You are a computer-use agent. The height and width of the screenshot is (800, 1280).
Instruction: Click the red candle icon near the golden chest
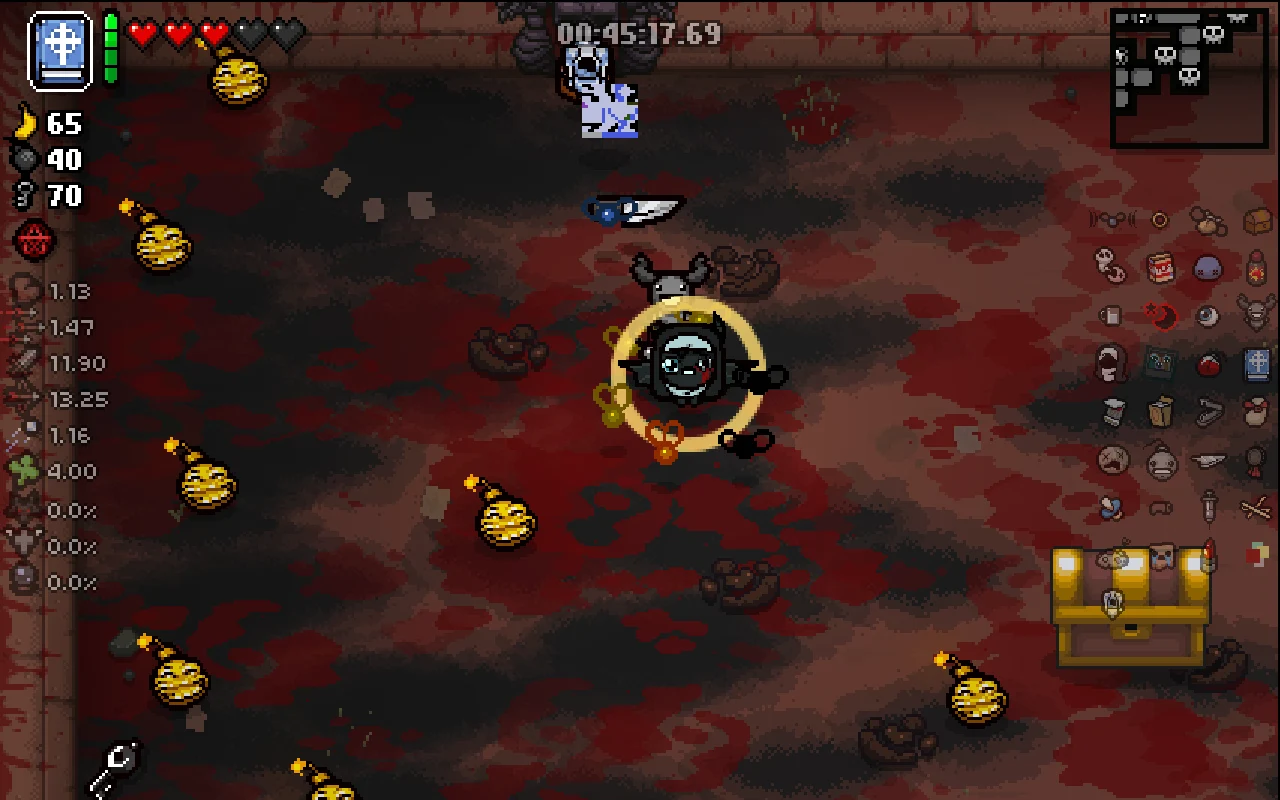point(1208,554)
